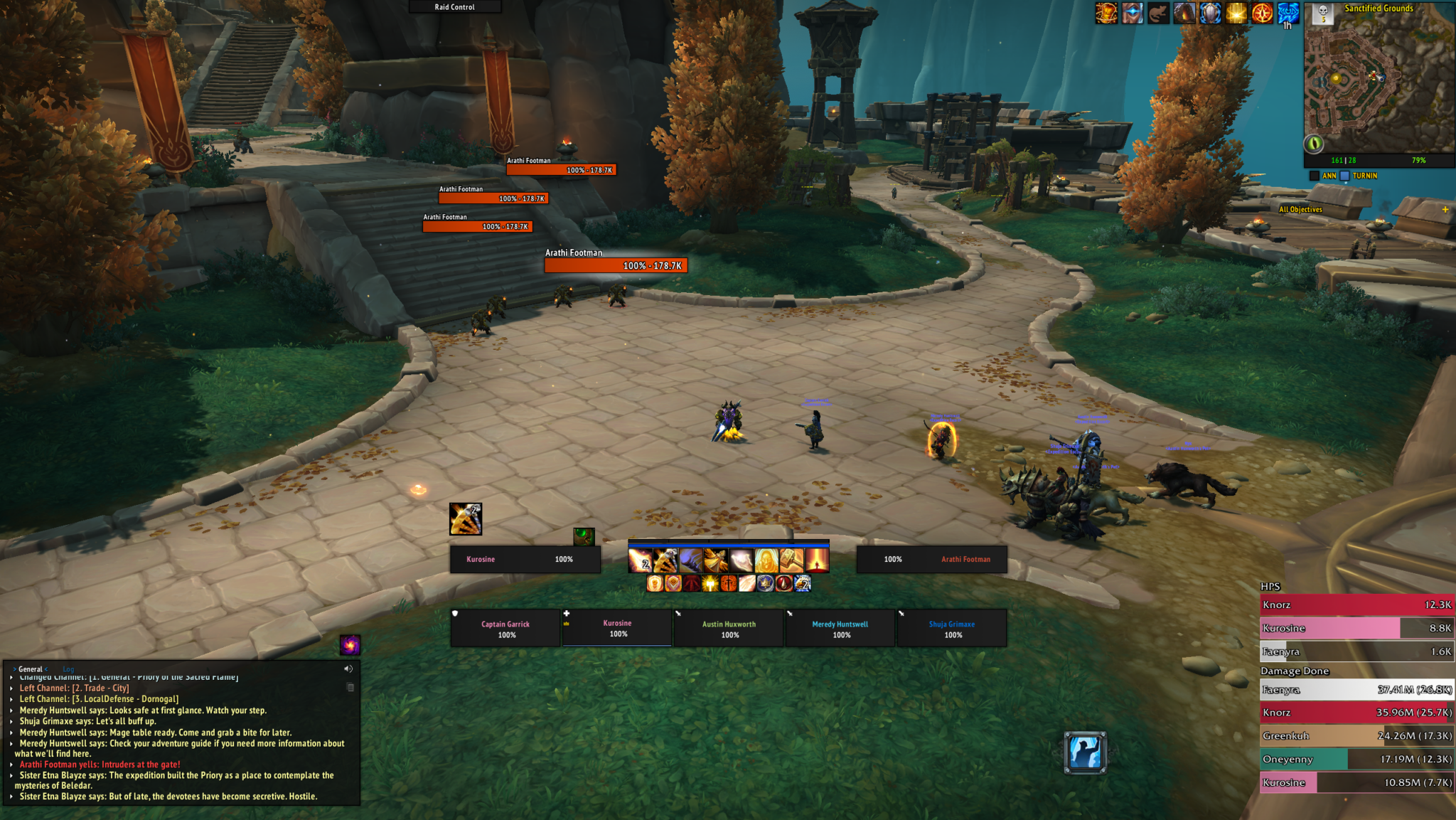Click the golden hammer buff icon above action bar

point(791,560)
